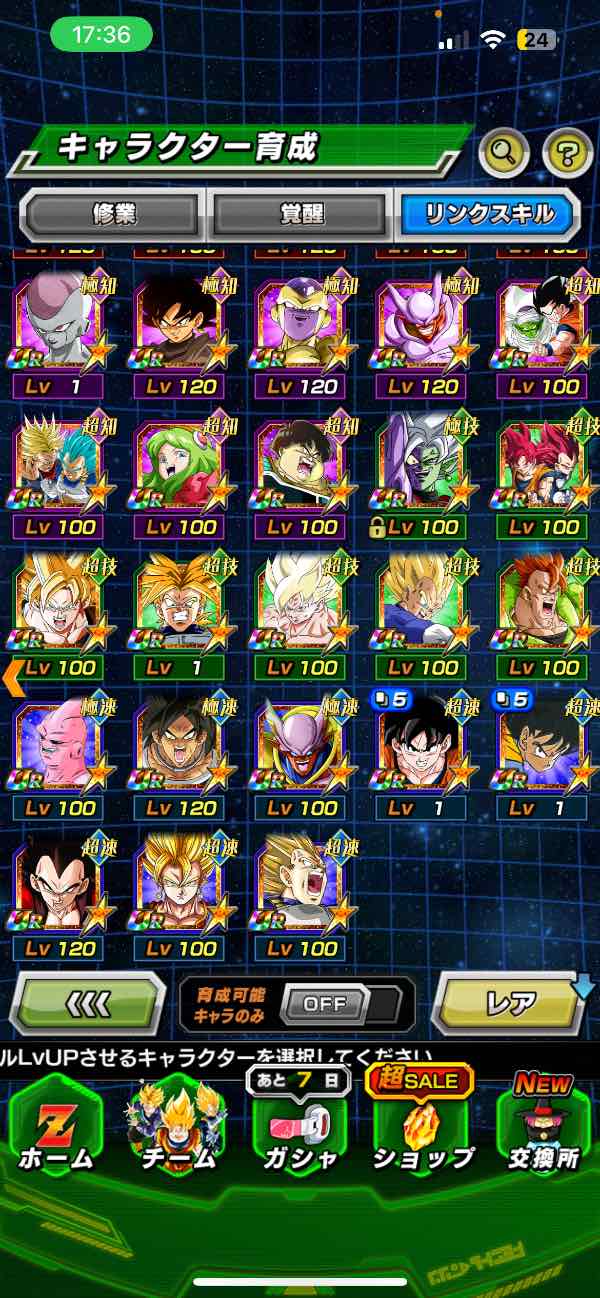Image resolution: width=600 pixels, height=1298 pixels.
Task: Tap the orange left-edge arrow
Action: coord(14,678)
